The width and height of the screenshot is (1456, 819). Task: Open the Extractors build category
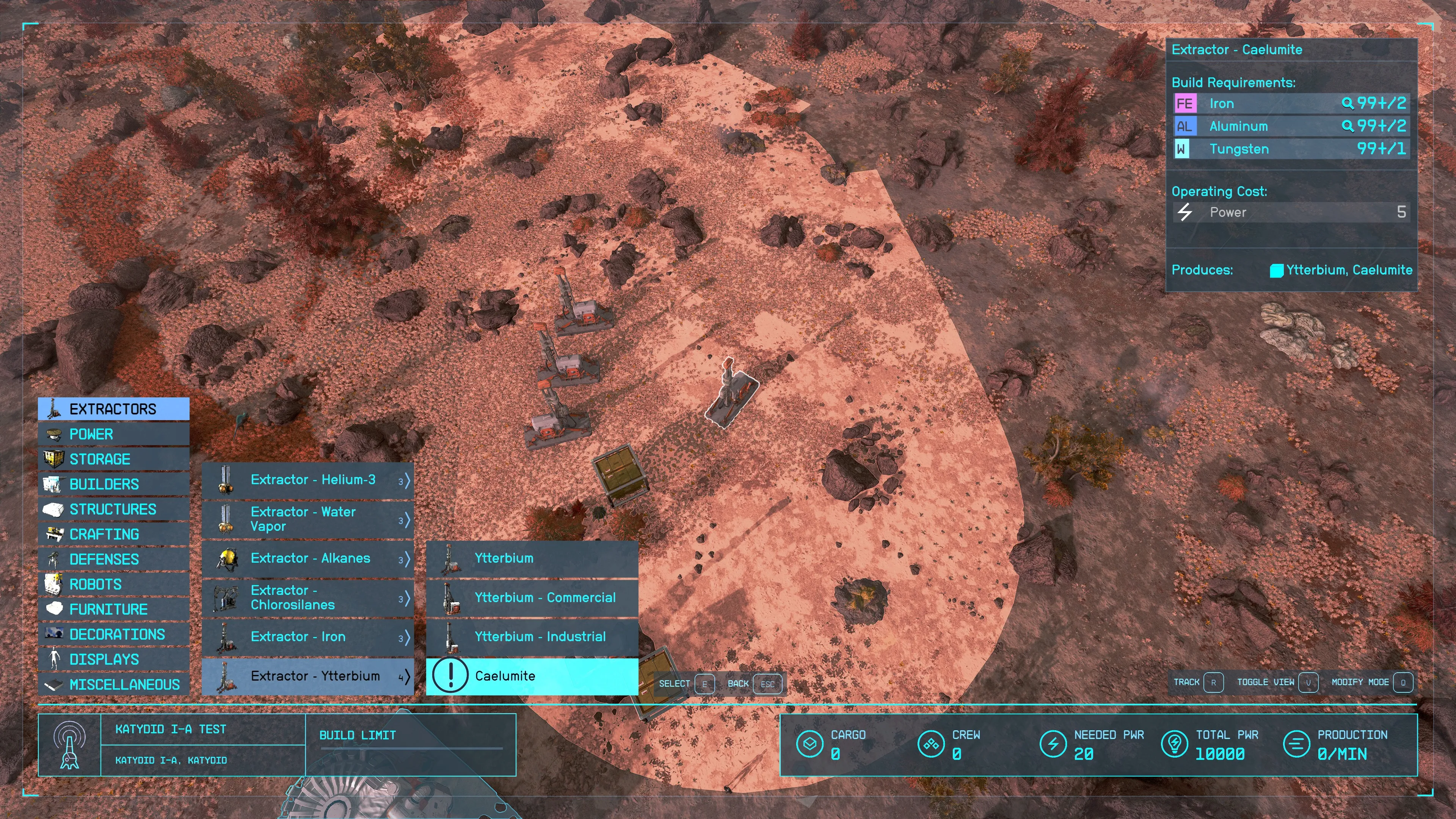[113, 409]
